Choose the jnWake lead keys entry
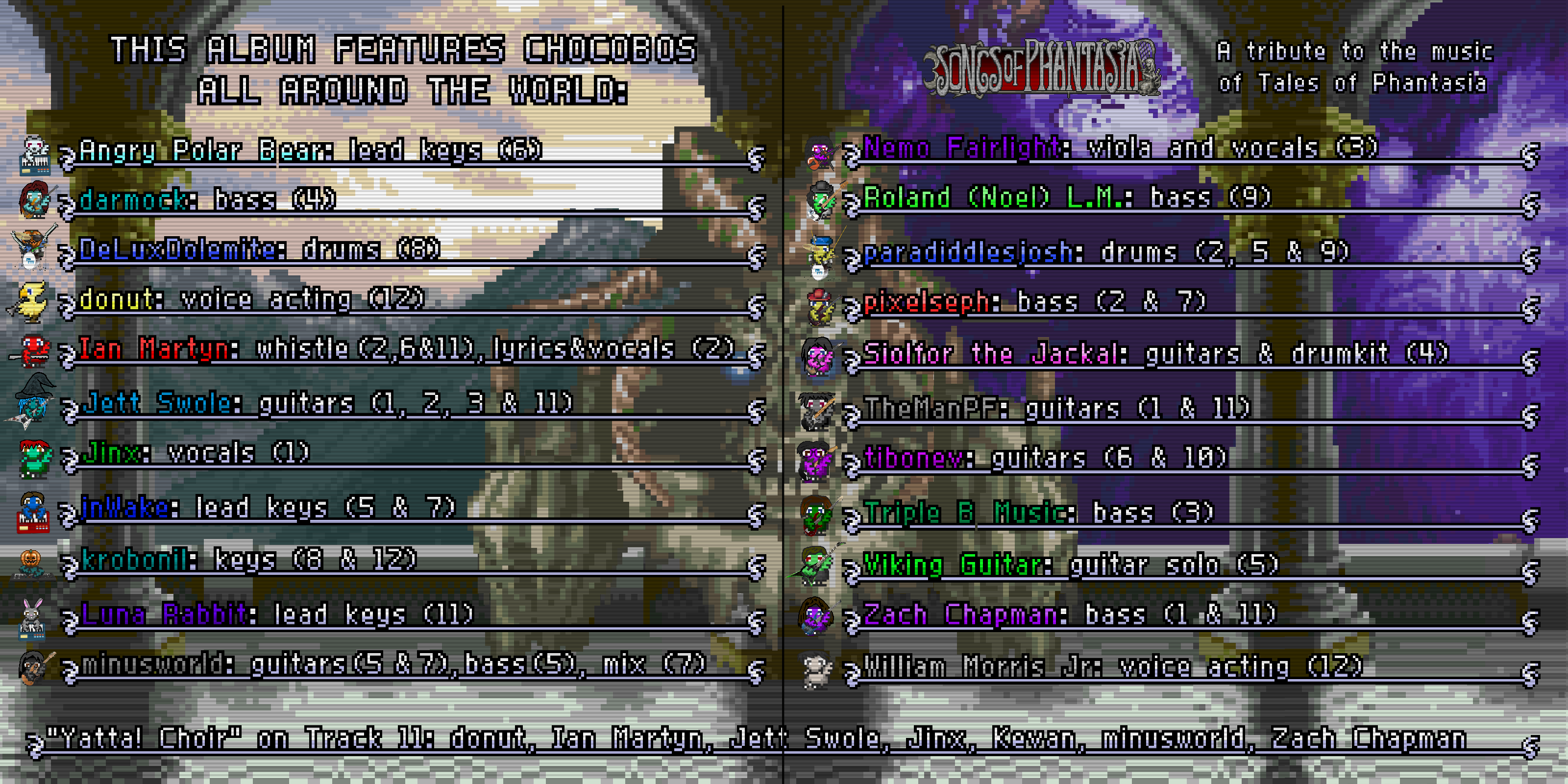The width and height of the screenshot is (1568, 784). pyautogui.click(x=268, y=507)
